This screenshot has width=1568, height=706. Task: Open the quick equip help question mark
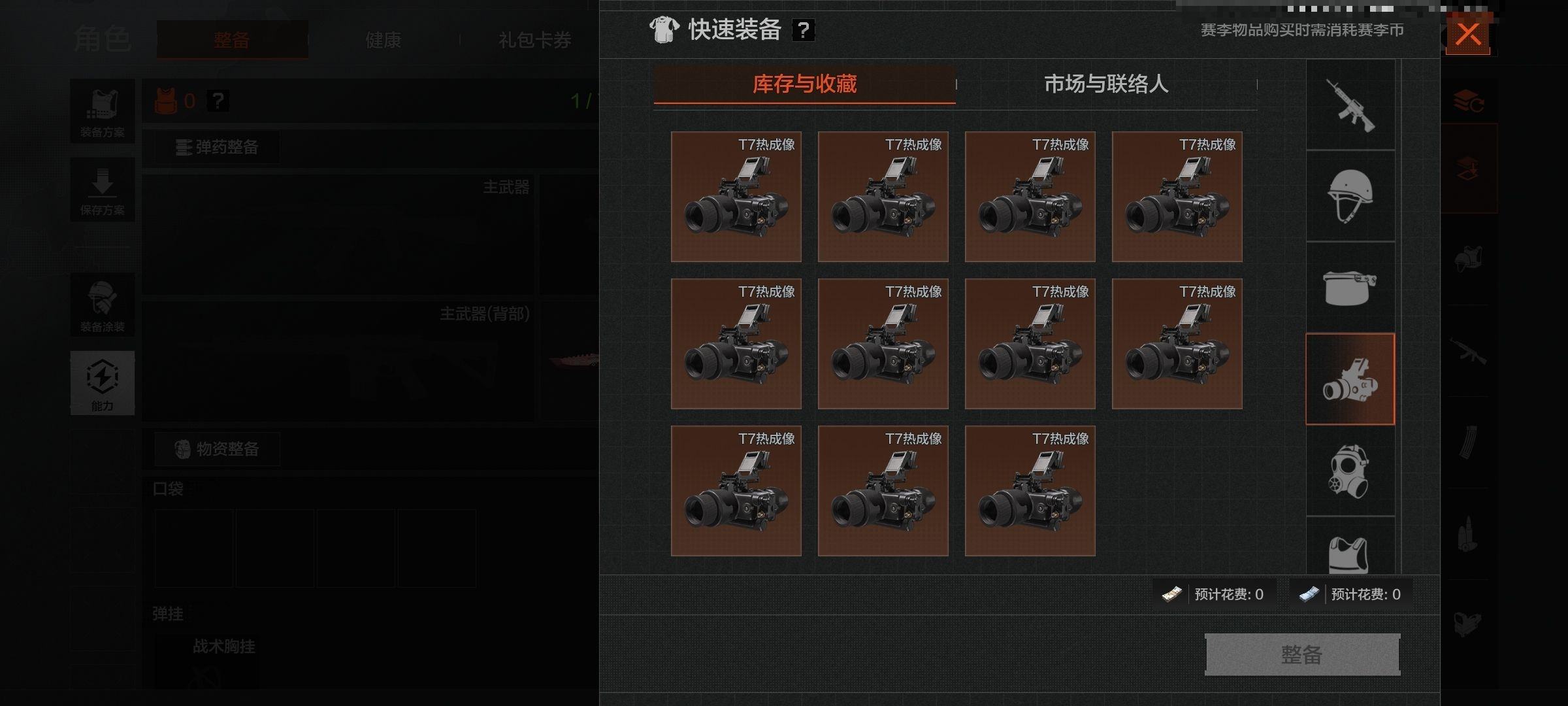pos(804,30)
